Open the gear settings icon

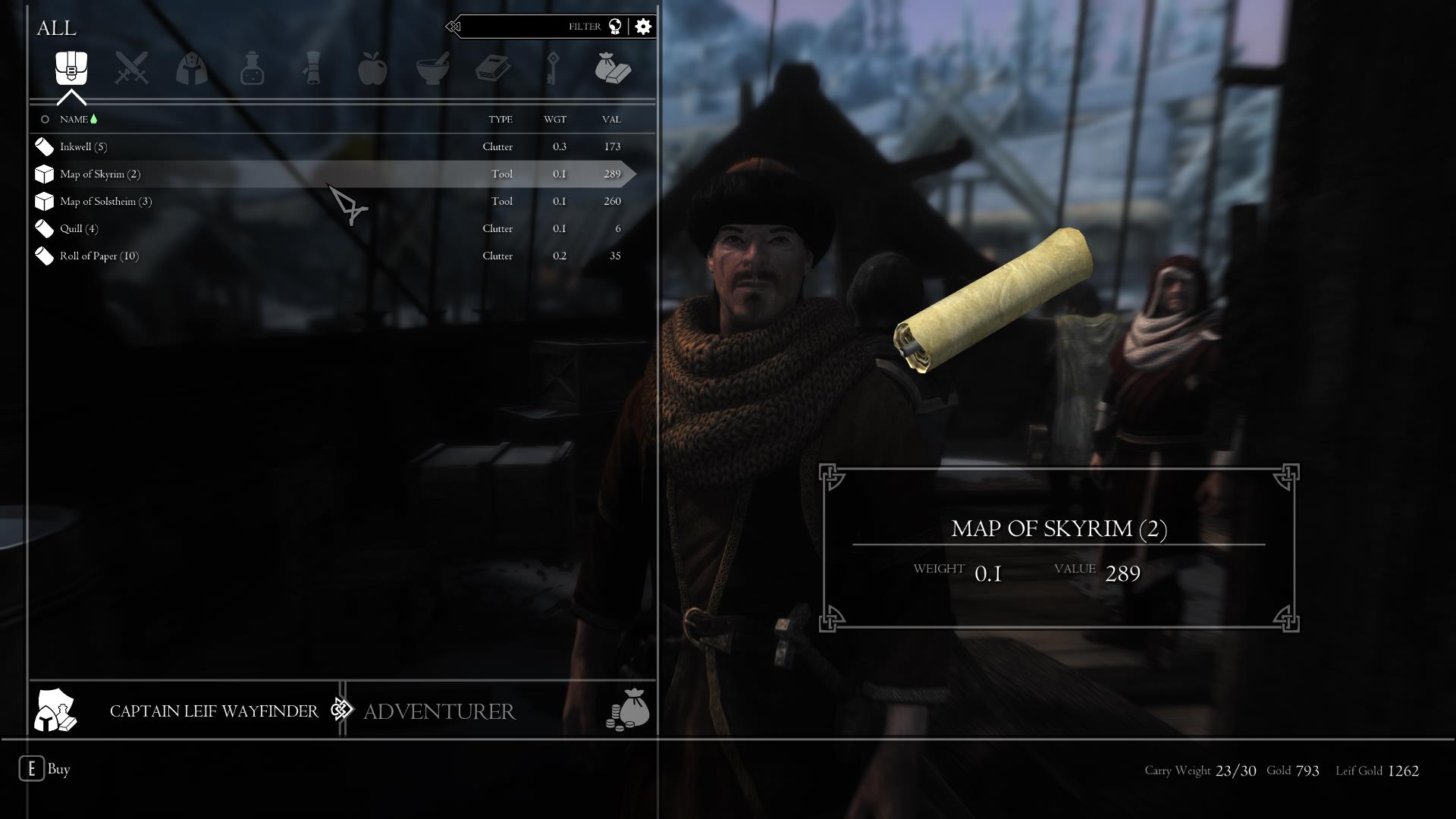(643, 27)
